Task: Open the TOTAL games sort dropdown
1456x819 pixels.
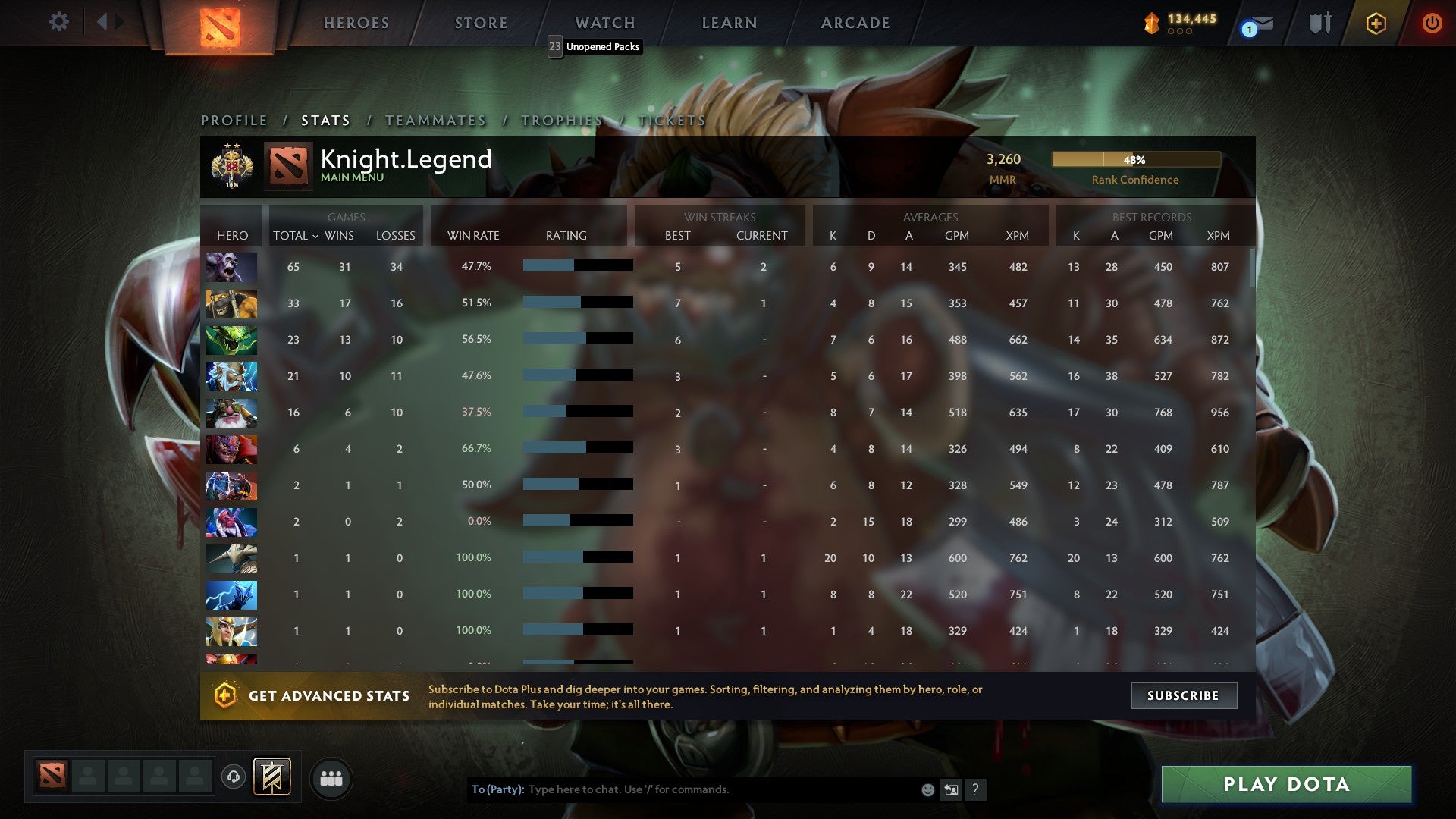Action: [296, 236]
